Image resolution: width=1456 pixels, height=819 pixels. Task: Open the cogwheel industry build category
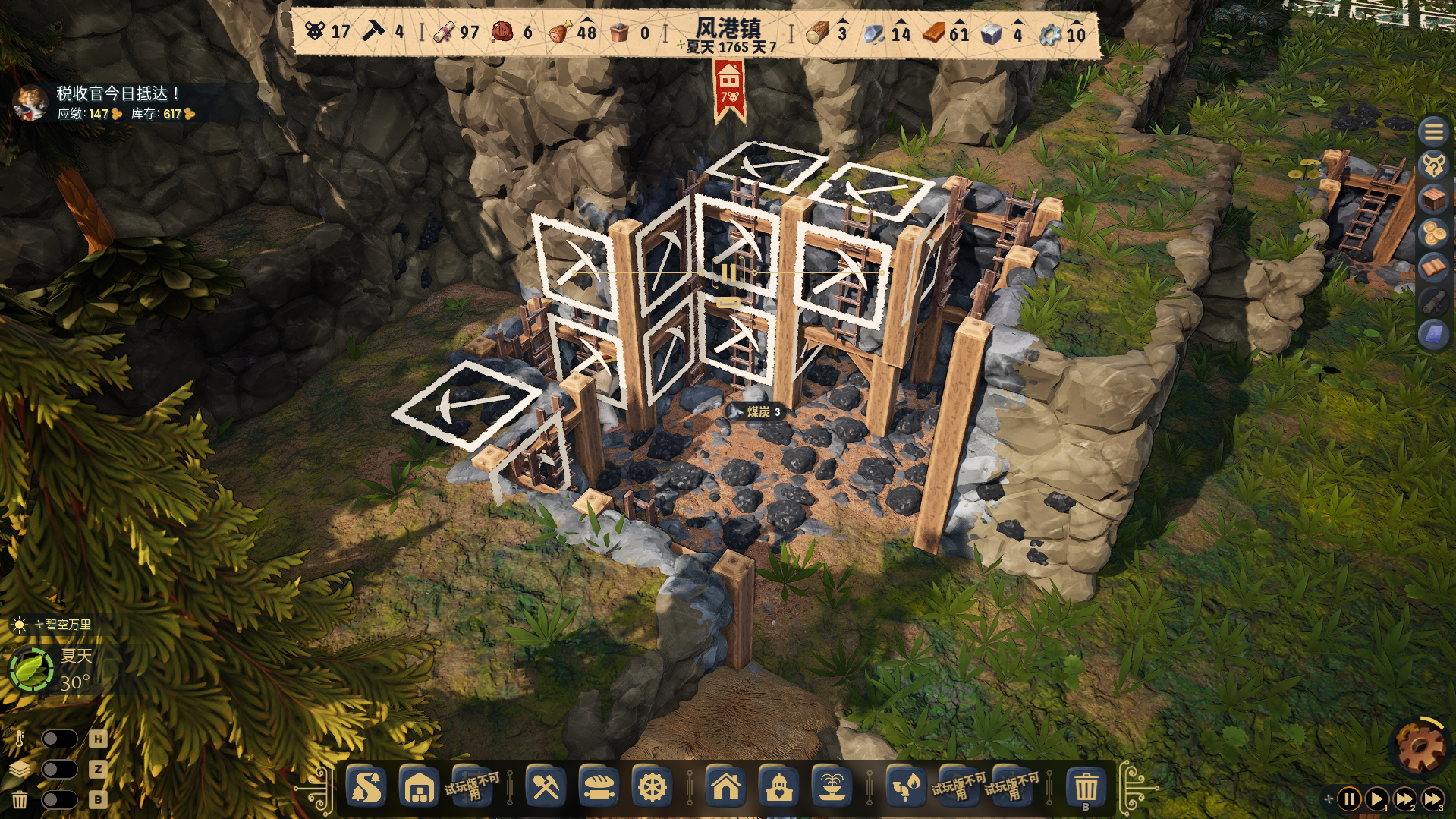coord(652,787)
